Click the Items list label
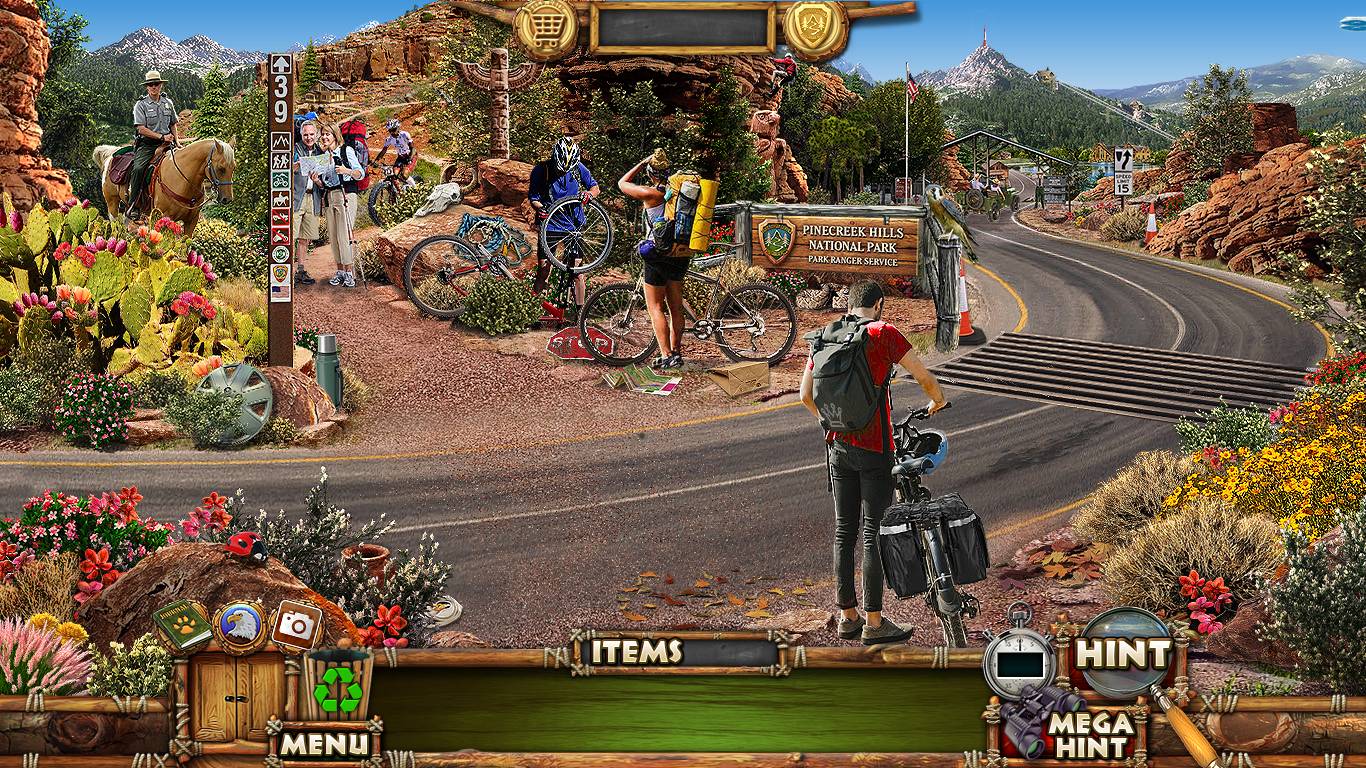 pos(636,652)
